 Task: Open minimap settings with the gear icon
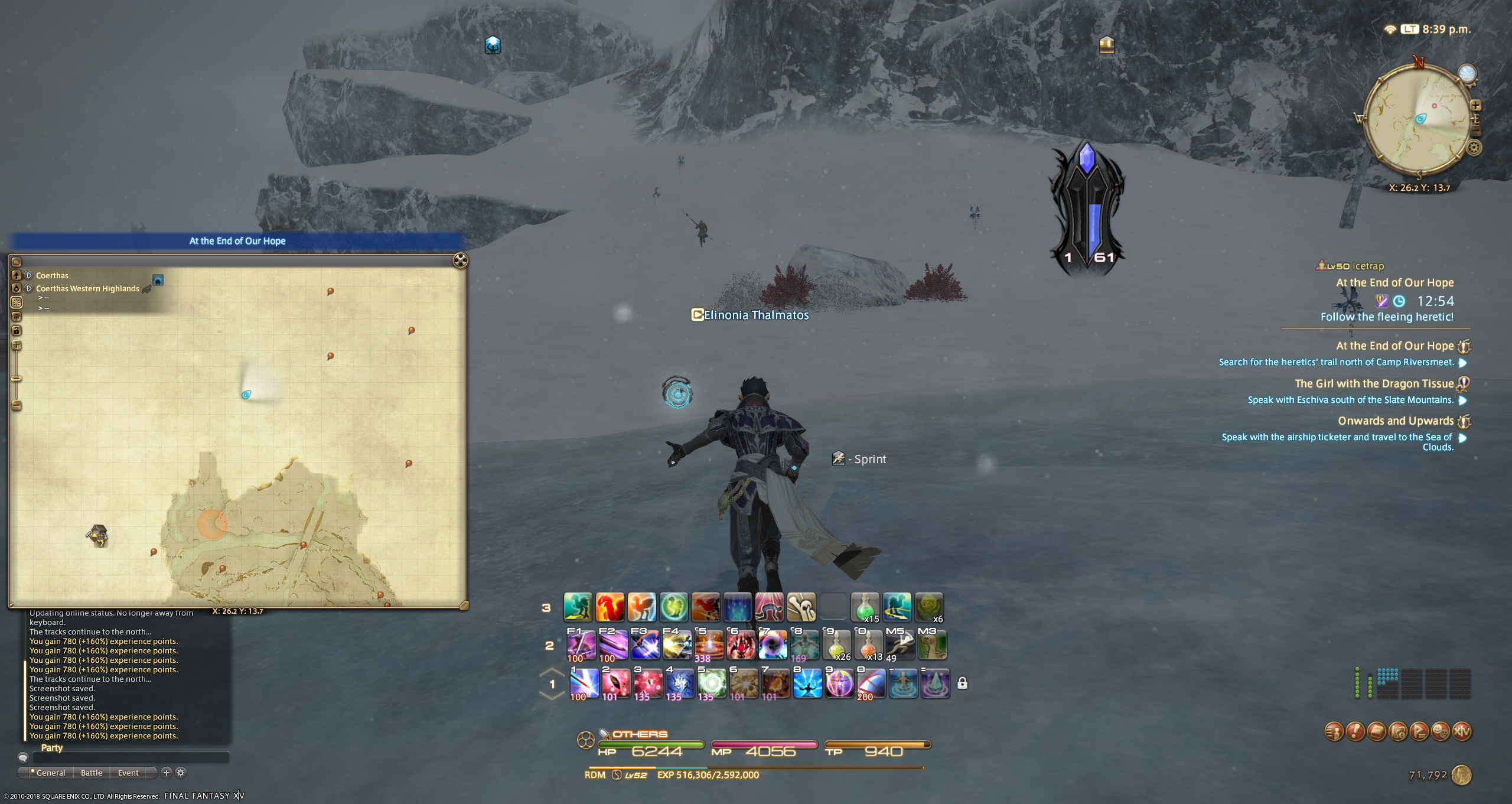pyautogui.click(x=1474, y=148)
